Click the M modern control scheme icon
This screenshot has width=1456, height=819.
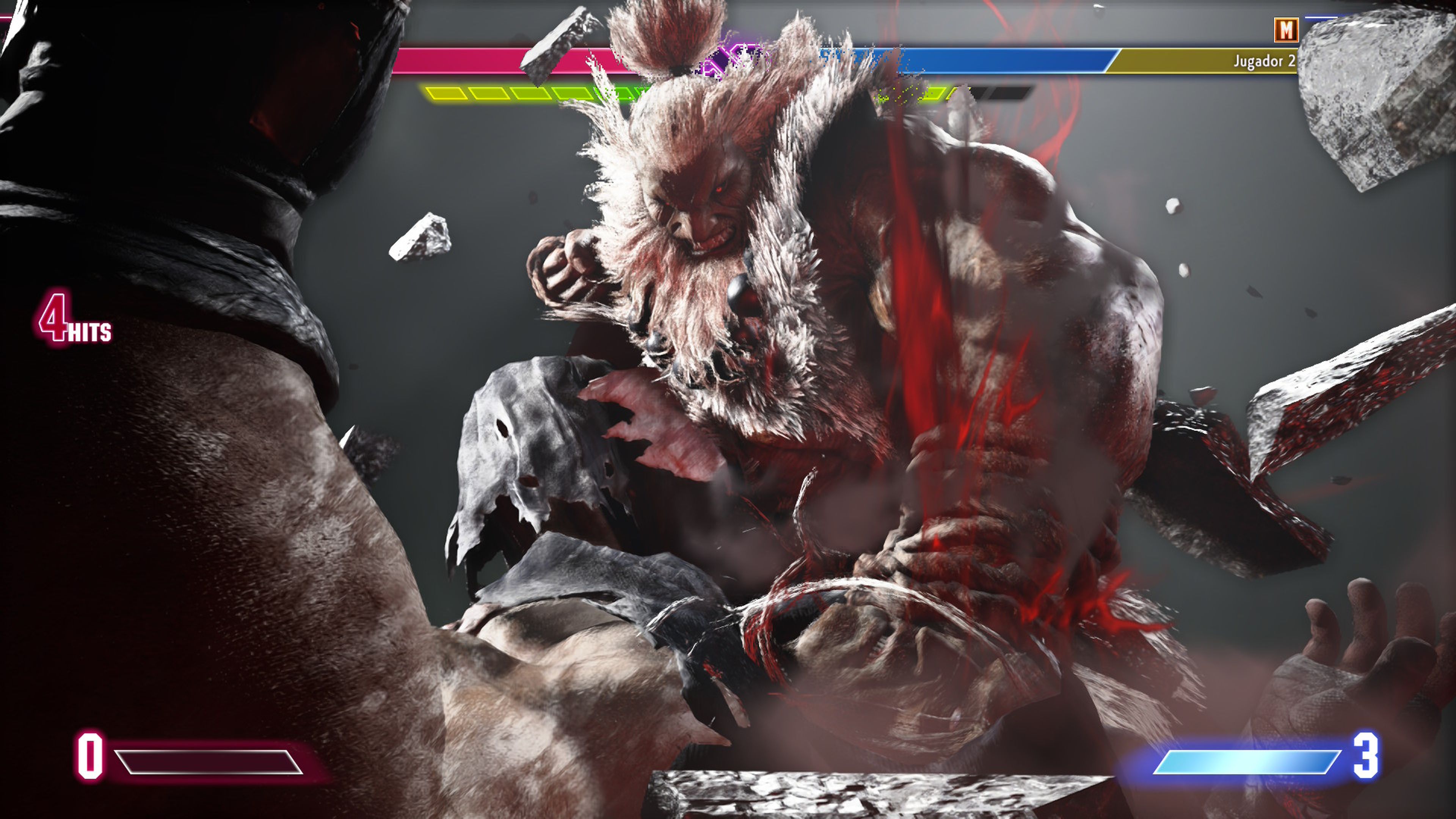point(1287,30)
